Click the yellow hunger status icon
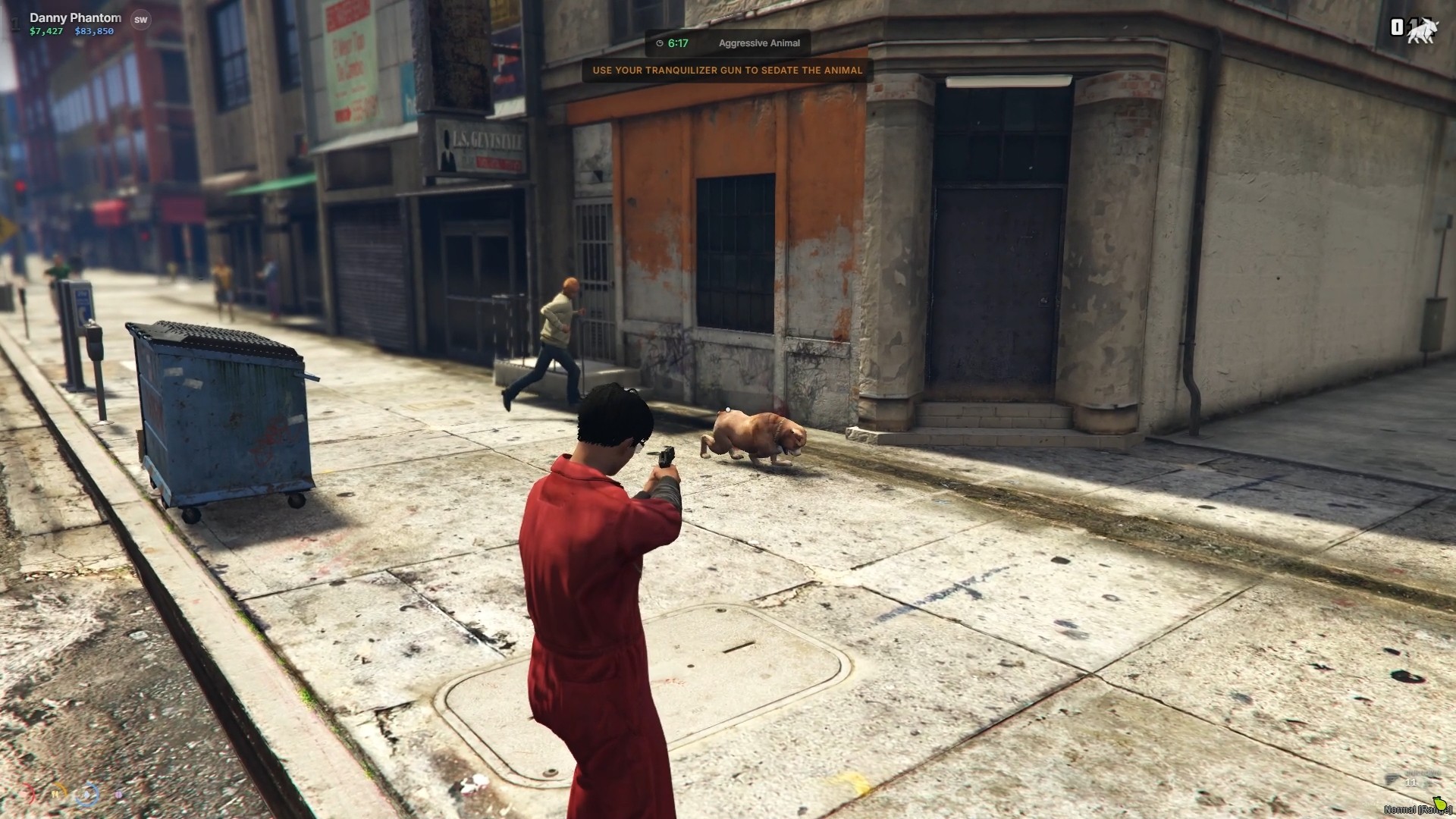 56,795
